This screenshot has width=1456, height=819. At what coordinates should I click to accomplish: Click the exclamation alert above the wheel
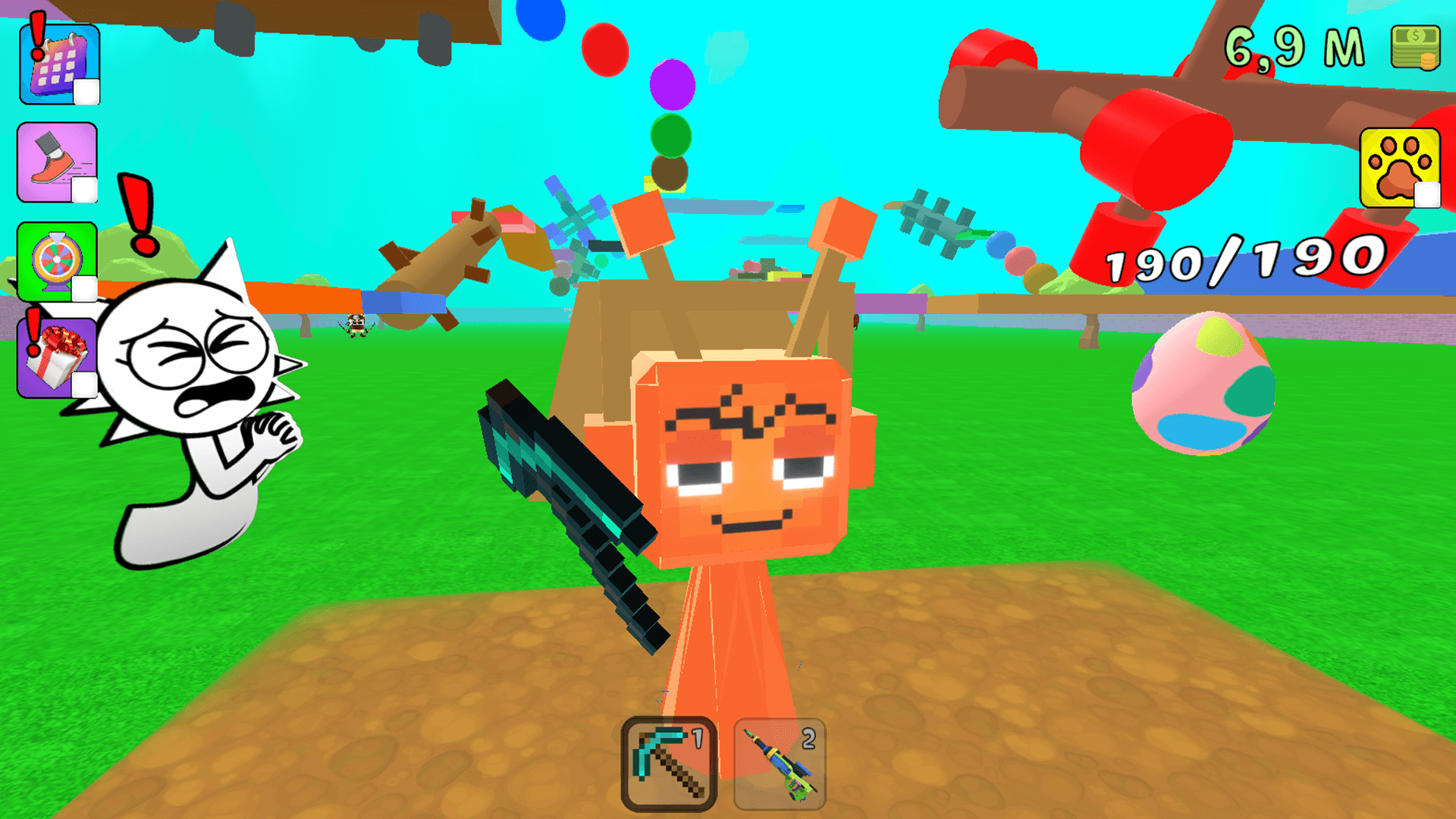[x=136, y=212]
